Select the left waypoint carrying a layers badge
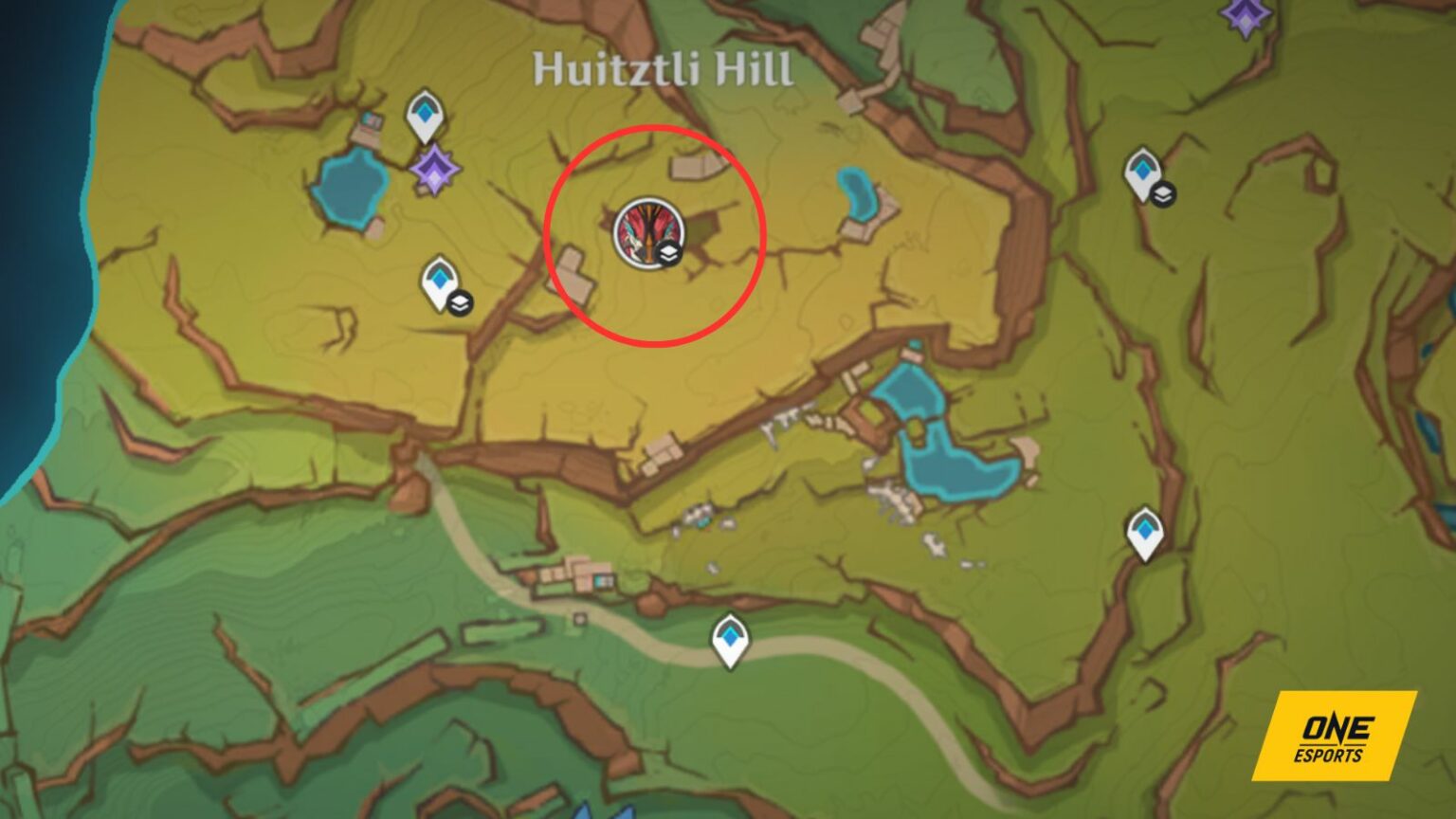Image resolution: width=1456 pixels, height=819 pixels. [x=439, y=280]
